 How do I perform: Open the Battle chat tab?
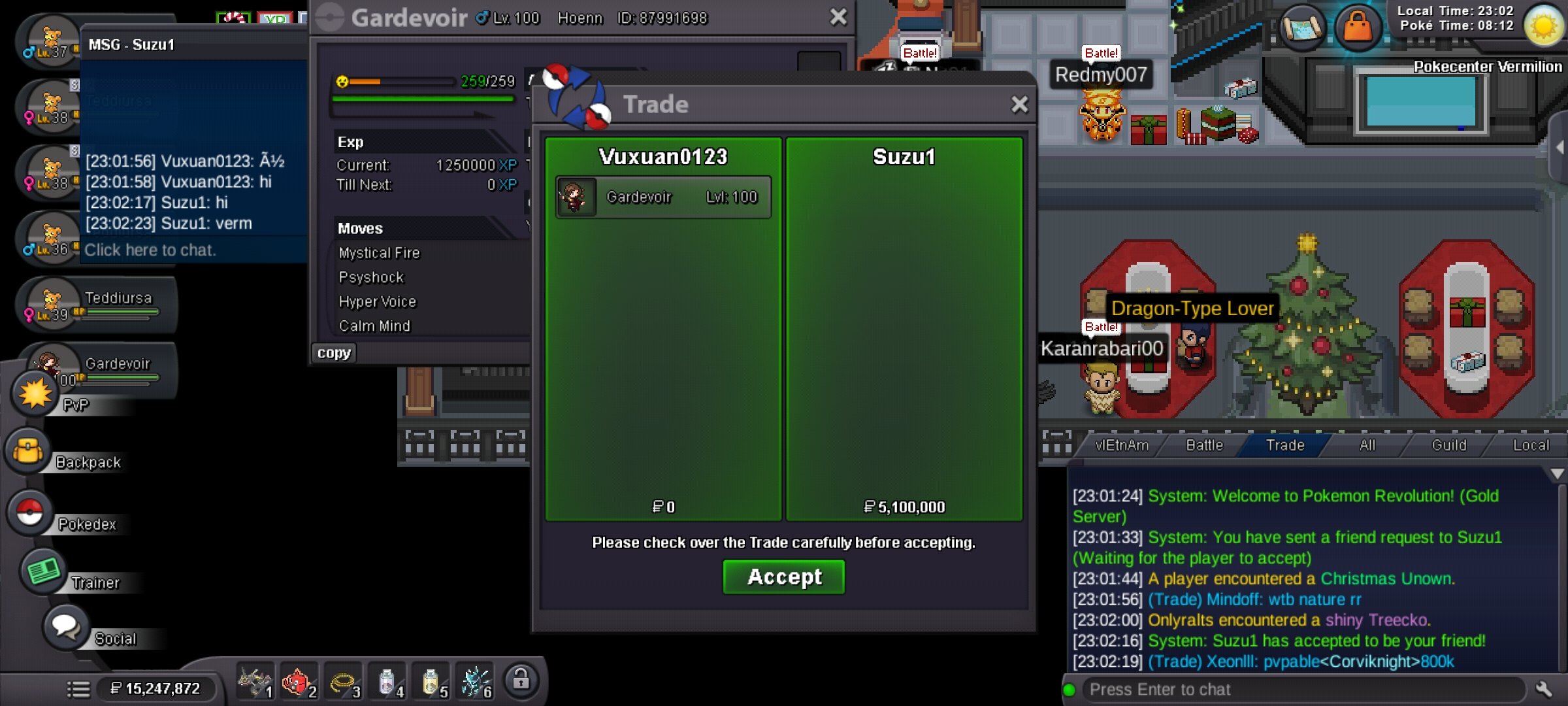pyautogui.click(x=1204, y=445)
